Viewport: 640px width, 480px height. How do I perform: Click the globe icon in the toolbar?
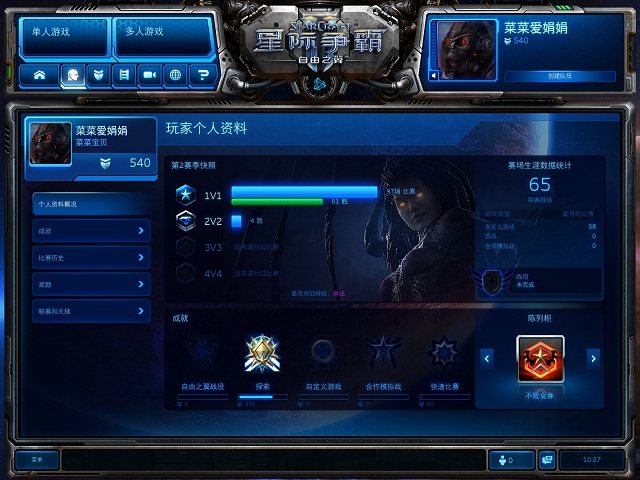[x=176, y=74]
